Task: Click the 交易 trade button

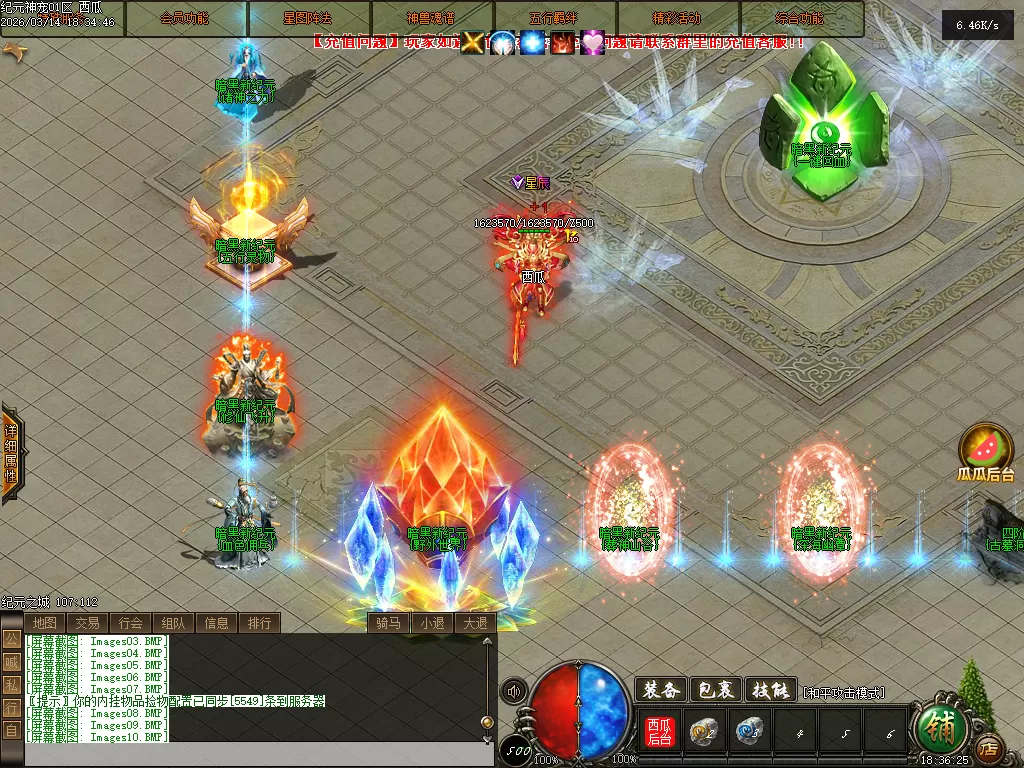Action: [x=88, y=623]
